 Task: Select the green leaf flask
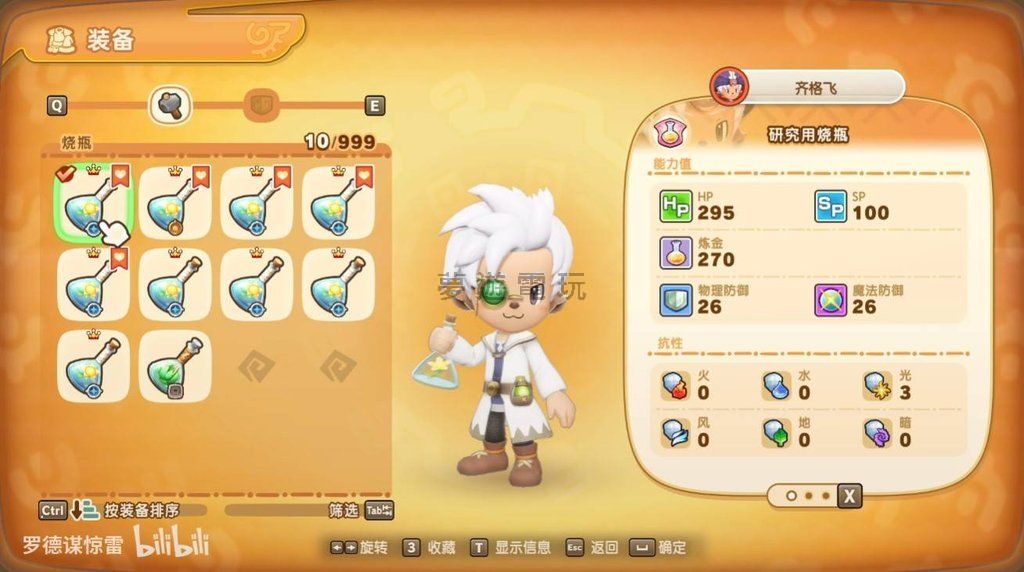tap(174, 367)
